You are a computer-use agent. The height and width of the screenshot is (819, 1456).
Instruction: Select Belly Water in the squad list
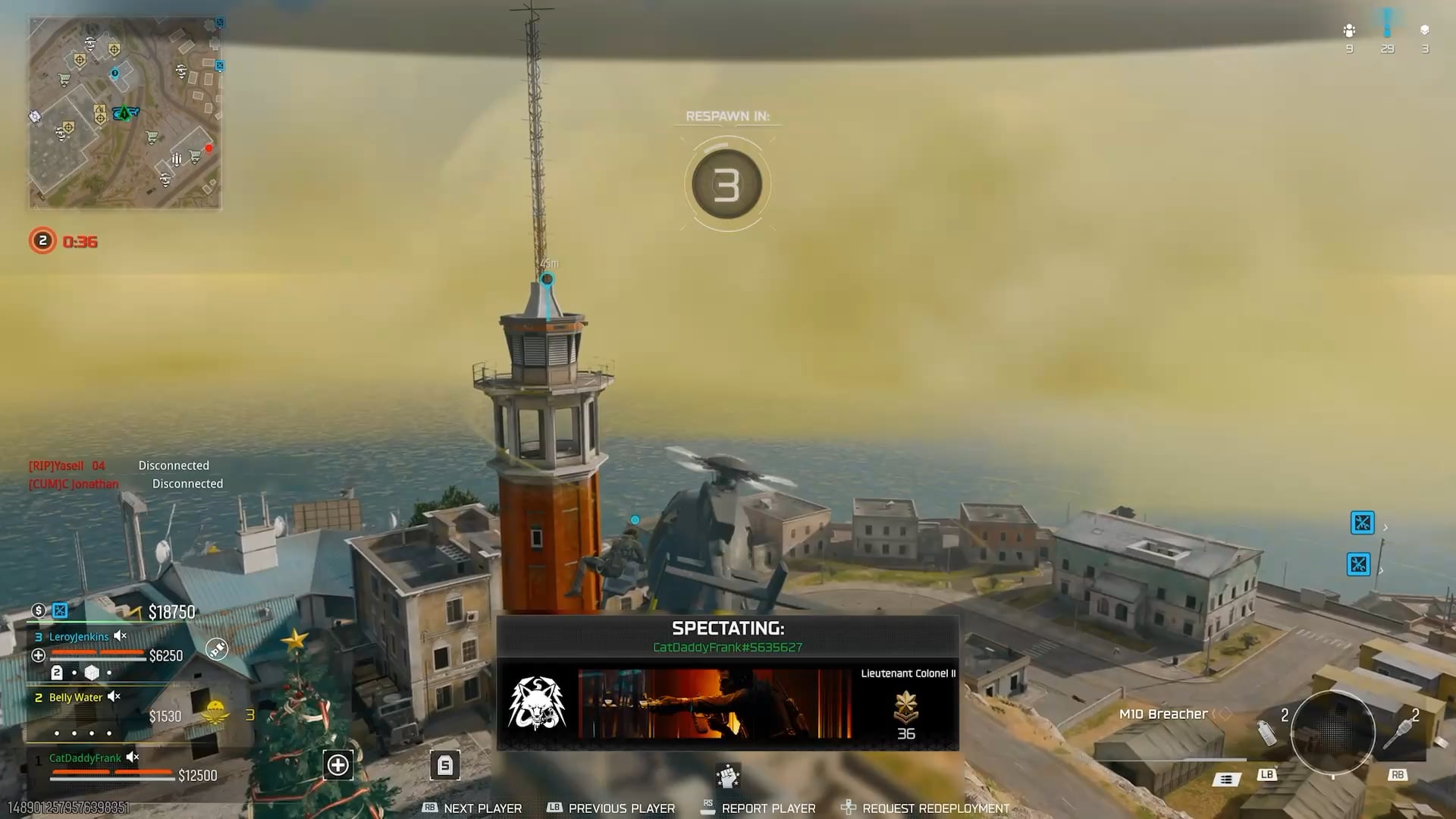75,698
